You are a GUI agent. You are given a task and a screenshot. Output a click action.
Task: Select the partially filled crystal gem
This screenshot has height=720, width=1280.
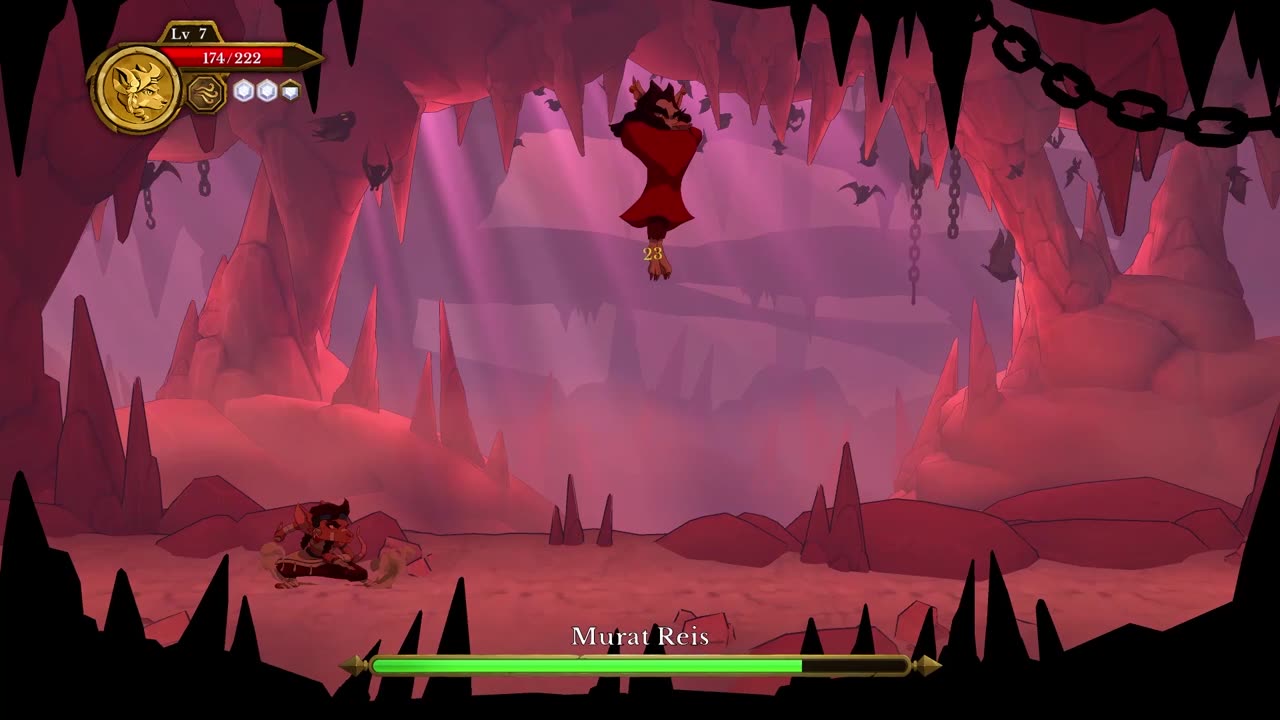pos(290,91)
